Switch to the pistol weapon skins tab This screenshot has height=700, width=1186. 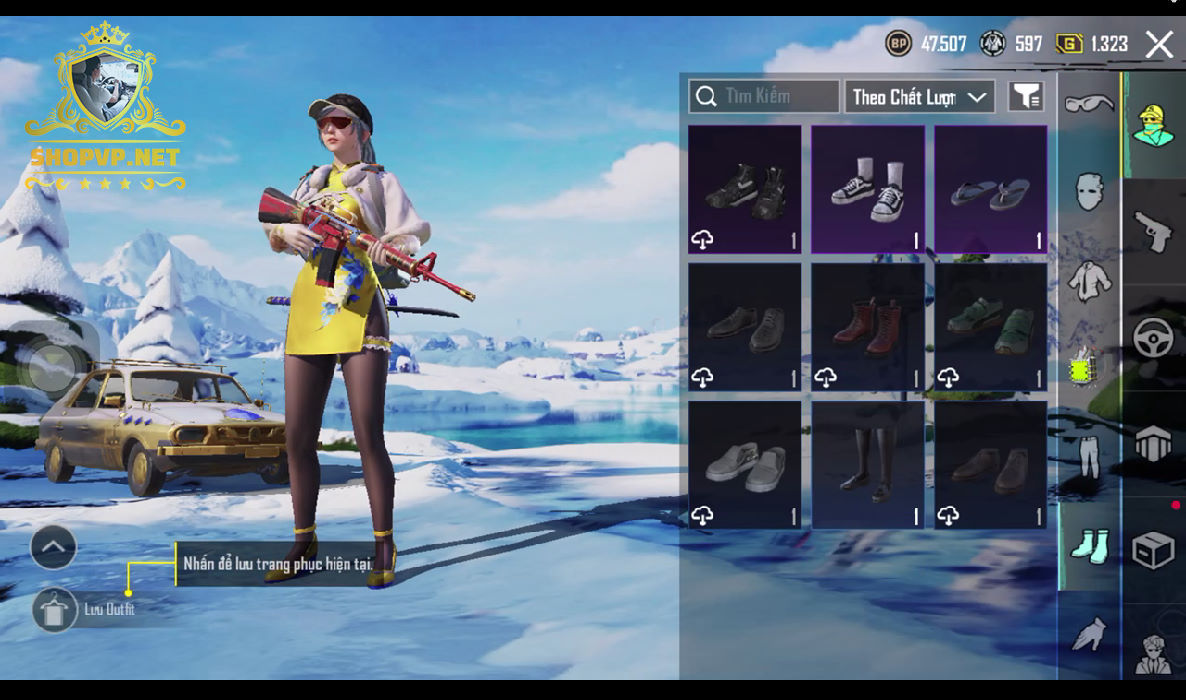1153,232
